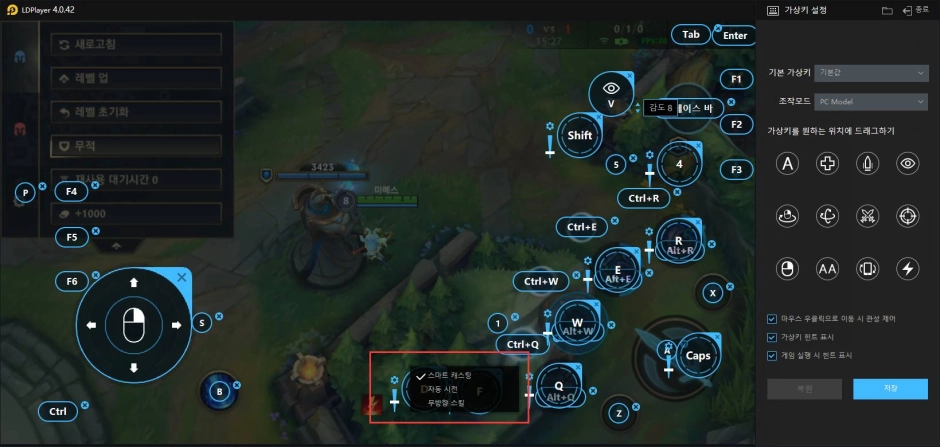Close the mouse movement wheel with X
Viewport: 940px width, 447px height.
[181, 277]
